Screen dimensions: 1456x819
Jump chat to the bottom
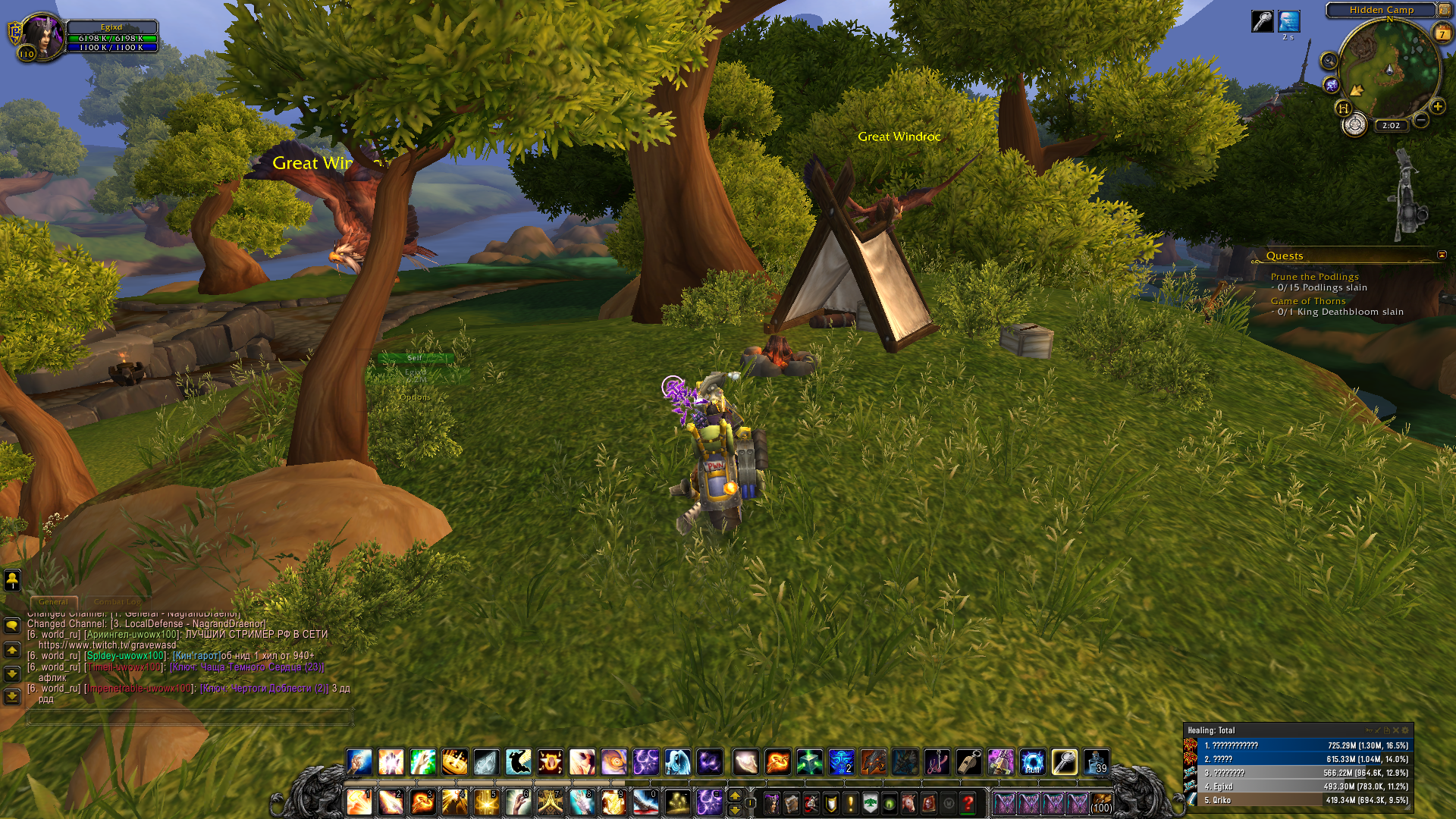(x=12, y=696)
